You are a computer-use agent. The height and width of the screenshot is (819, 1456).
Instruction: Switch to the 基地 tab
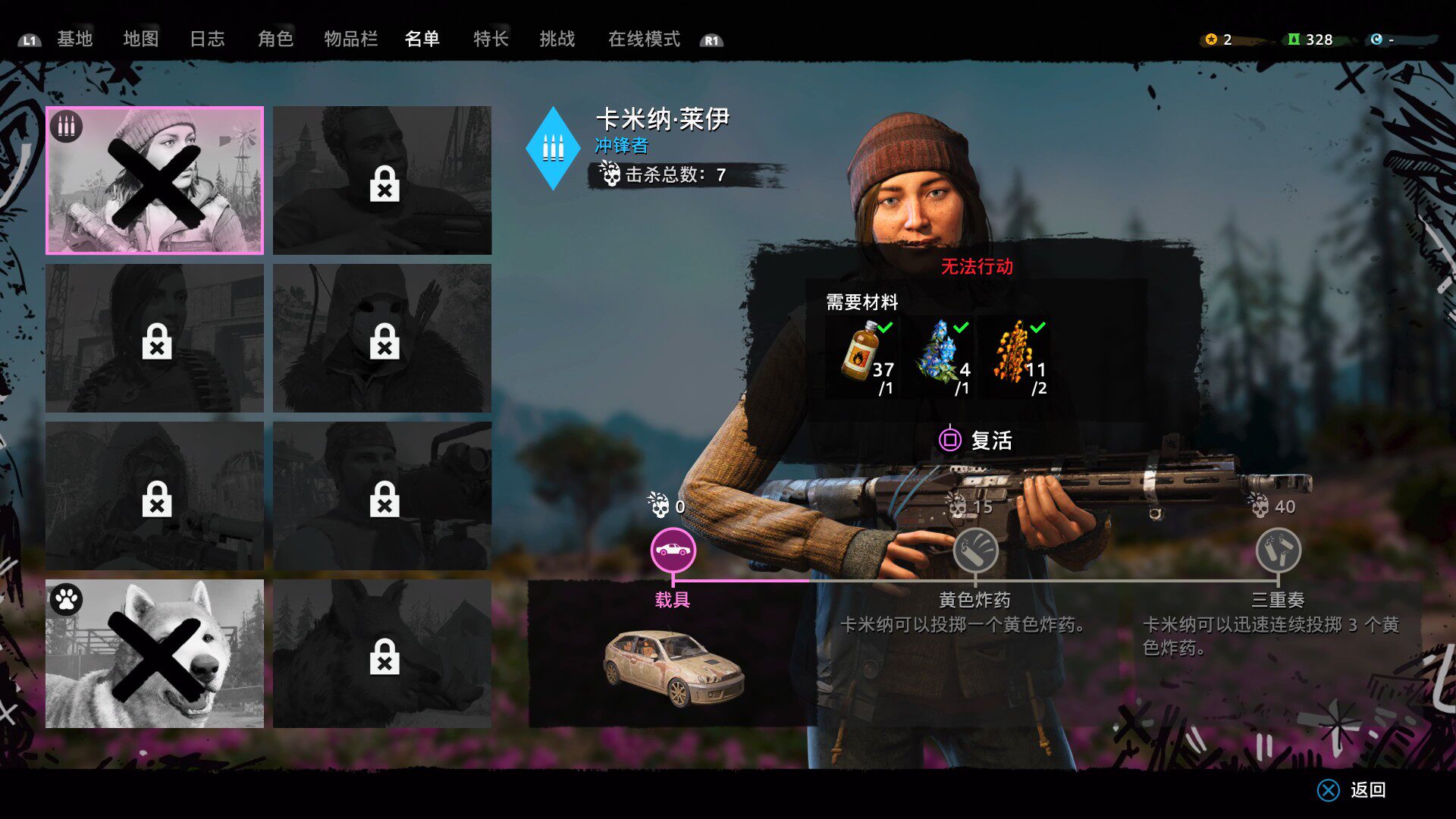pos(74,39)
